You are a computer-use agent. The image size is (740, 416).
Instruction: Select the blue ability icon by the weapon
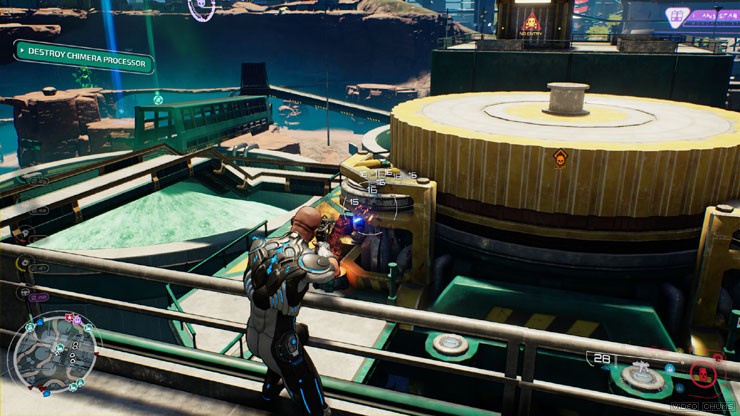point(669,367)
